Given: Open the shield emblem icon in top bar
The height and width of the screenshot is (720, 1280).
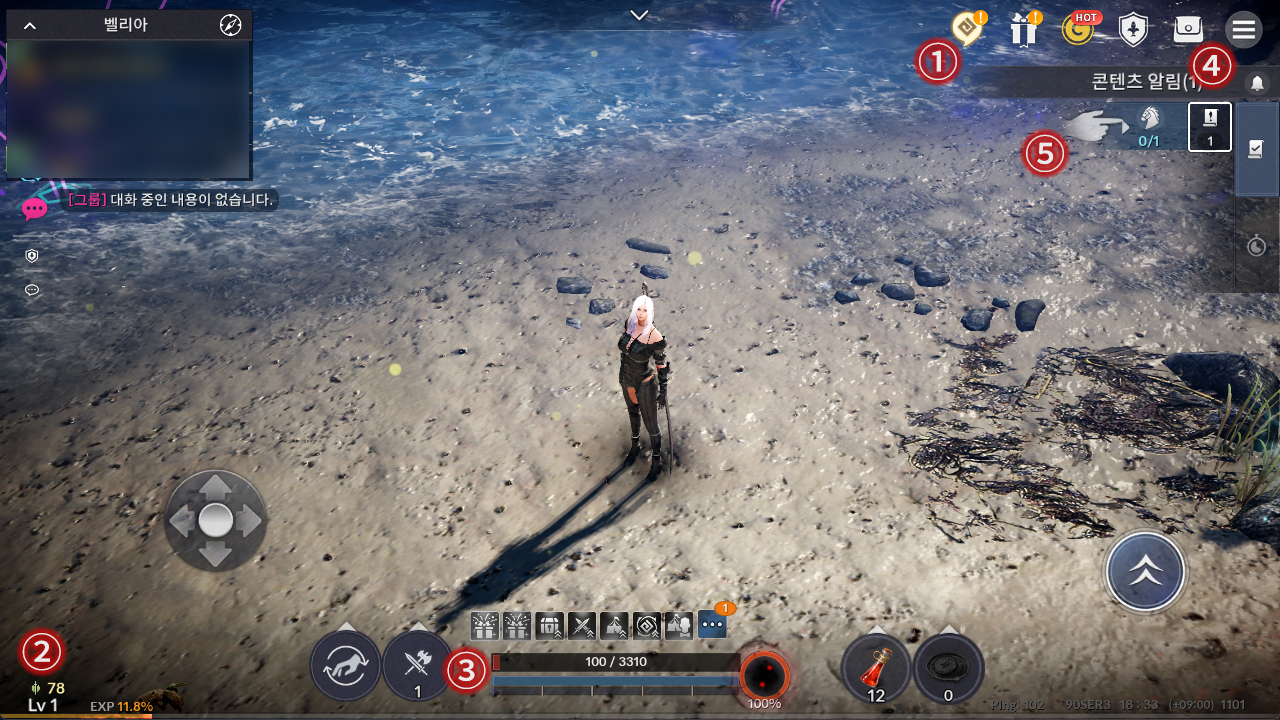Looking at the screenshot, I should pyautogui.click(x=1133, y=30).
